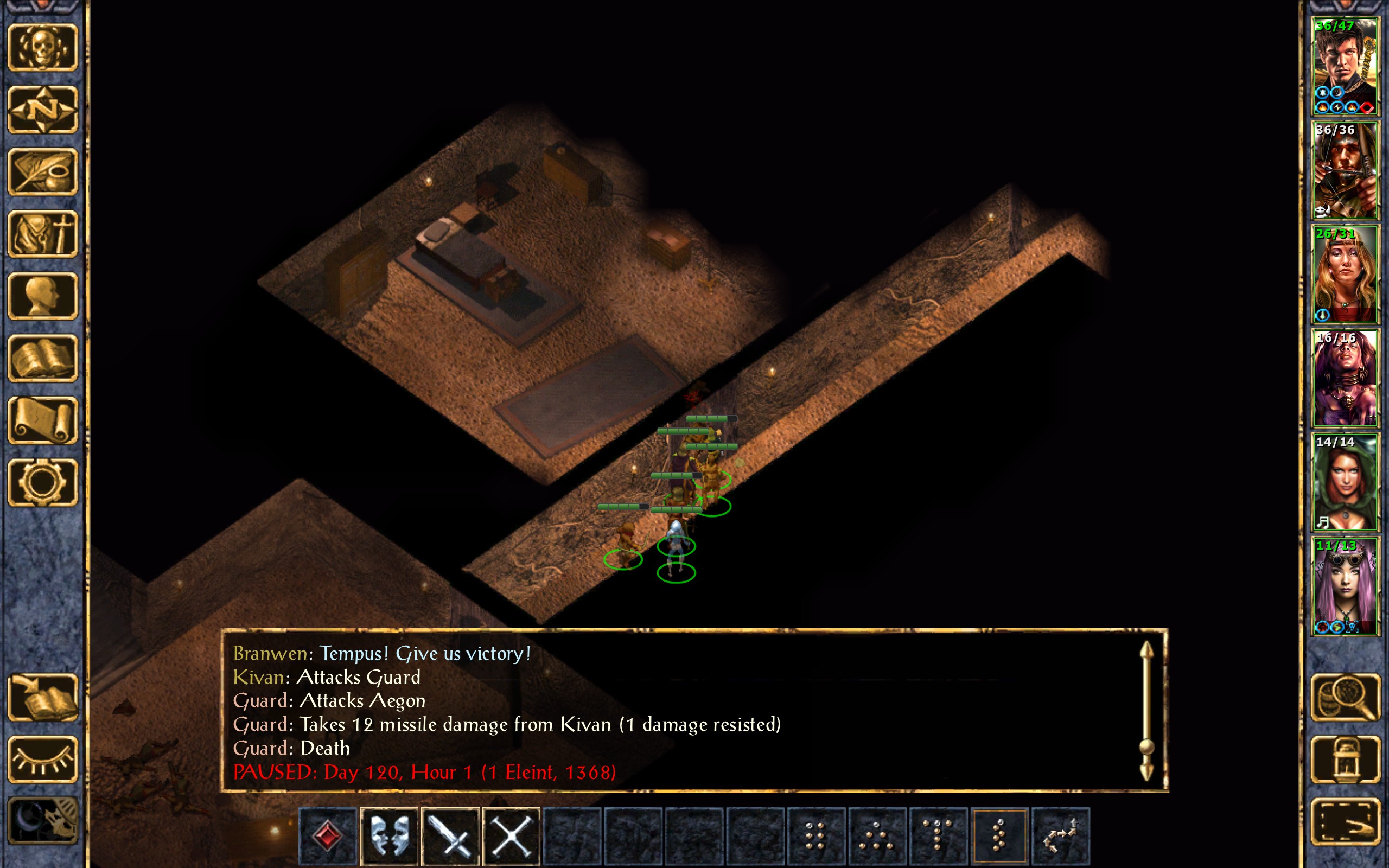Open the journal quill and inkwell button

(x=43, y=171)
